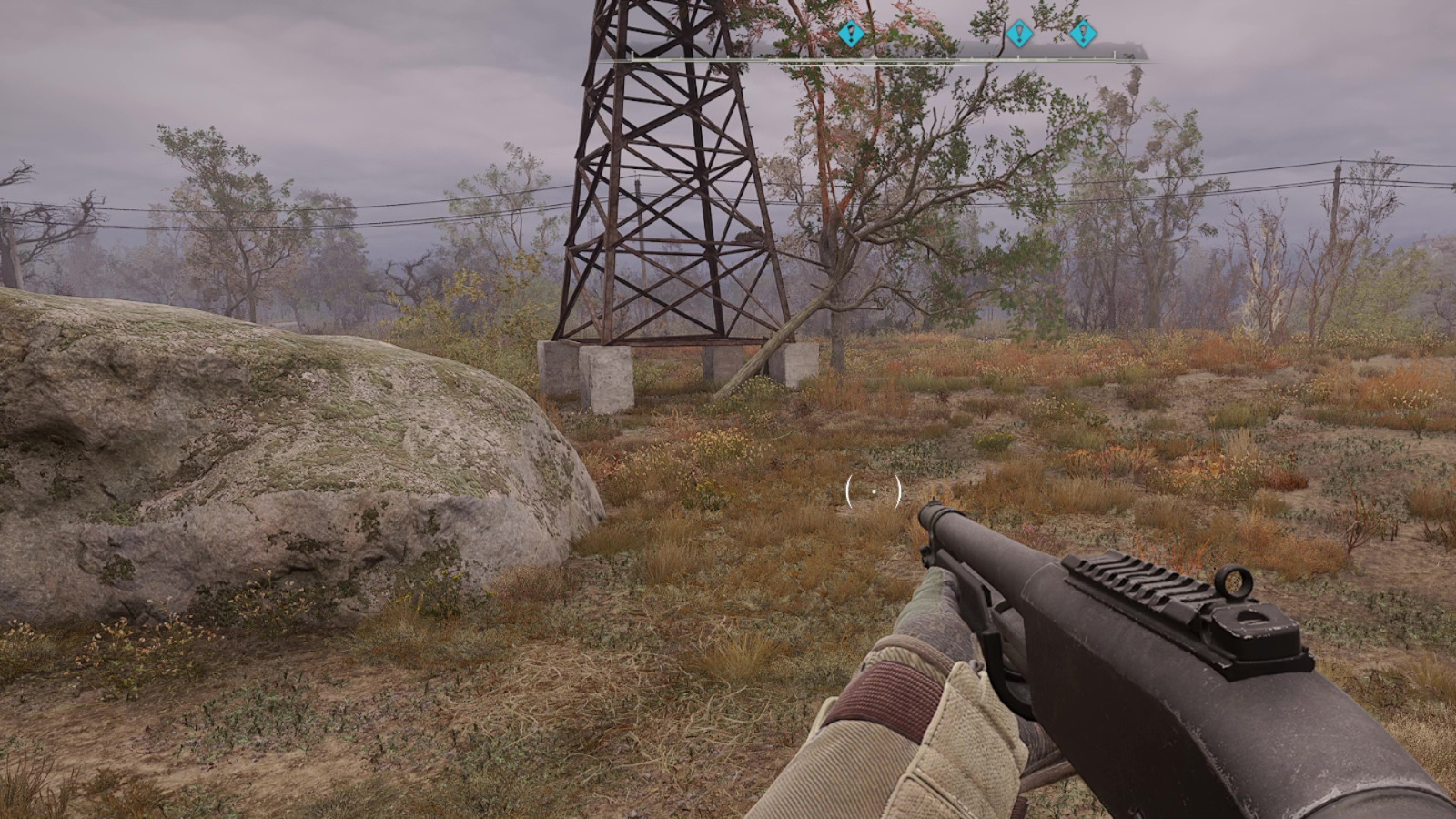Click the blue question mark marker on the compass
Viewport: 1456px width, 819px height.
tap(850, 34)
